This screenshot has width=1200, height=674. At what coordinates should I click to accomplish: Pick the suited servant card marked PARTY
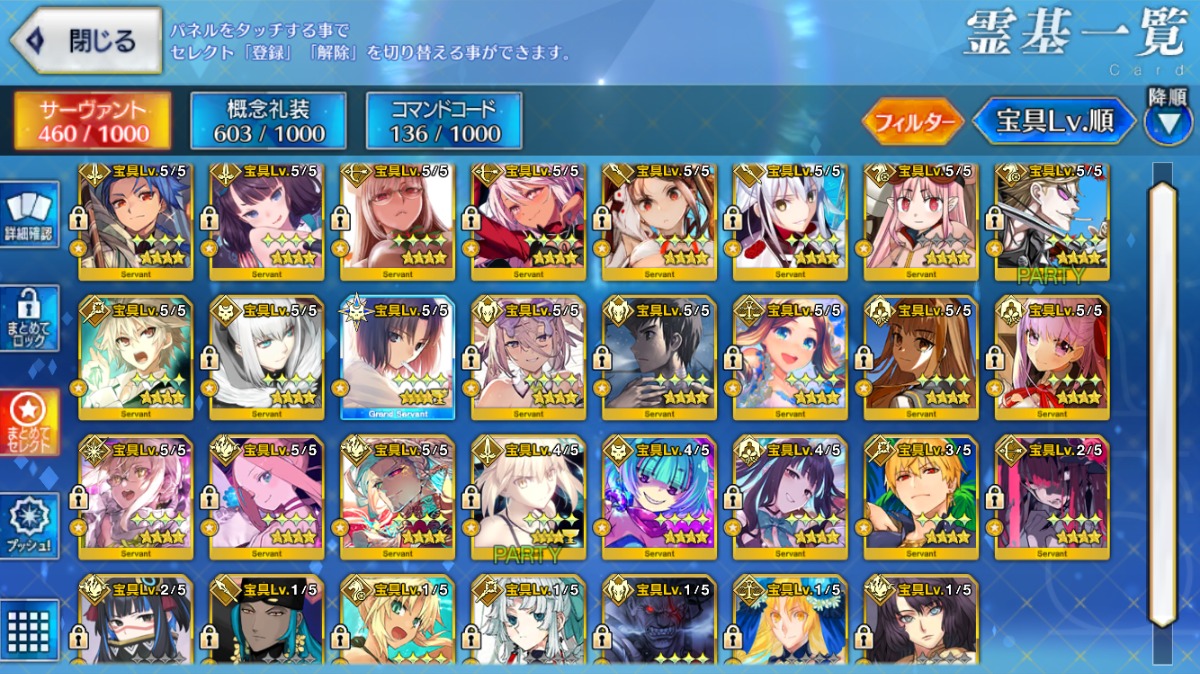coord(1051,220)
